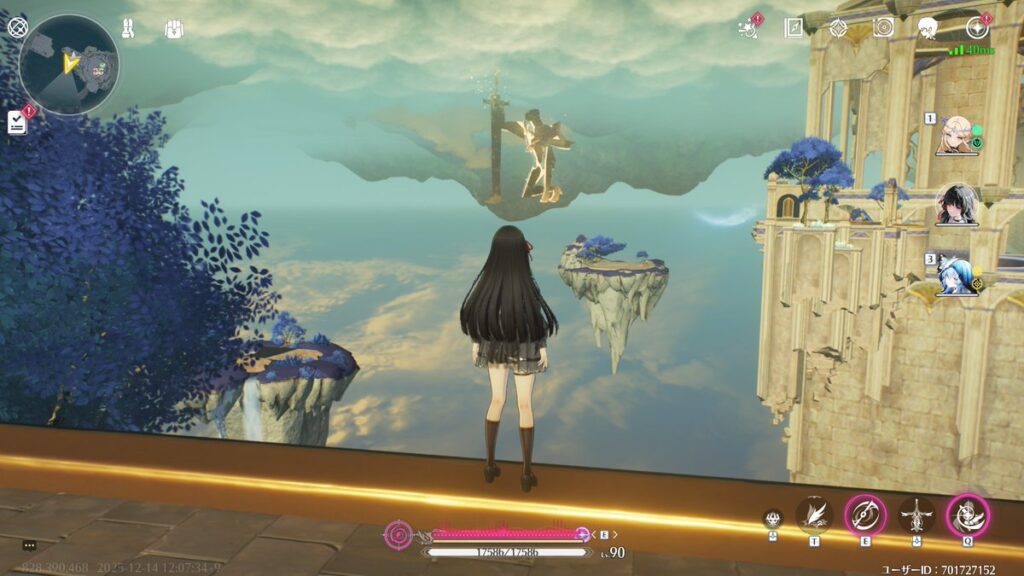Image resolution: width=1024 pixels, height=576 pixels.
Task: Open the backpack inventory icon
Action: [173, 29]
